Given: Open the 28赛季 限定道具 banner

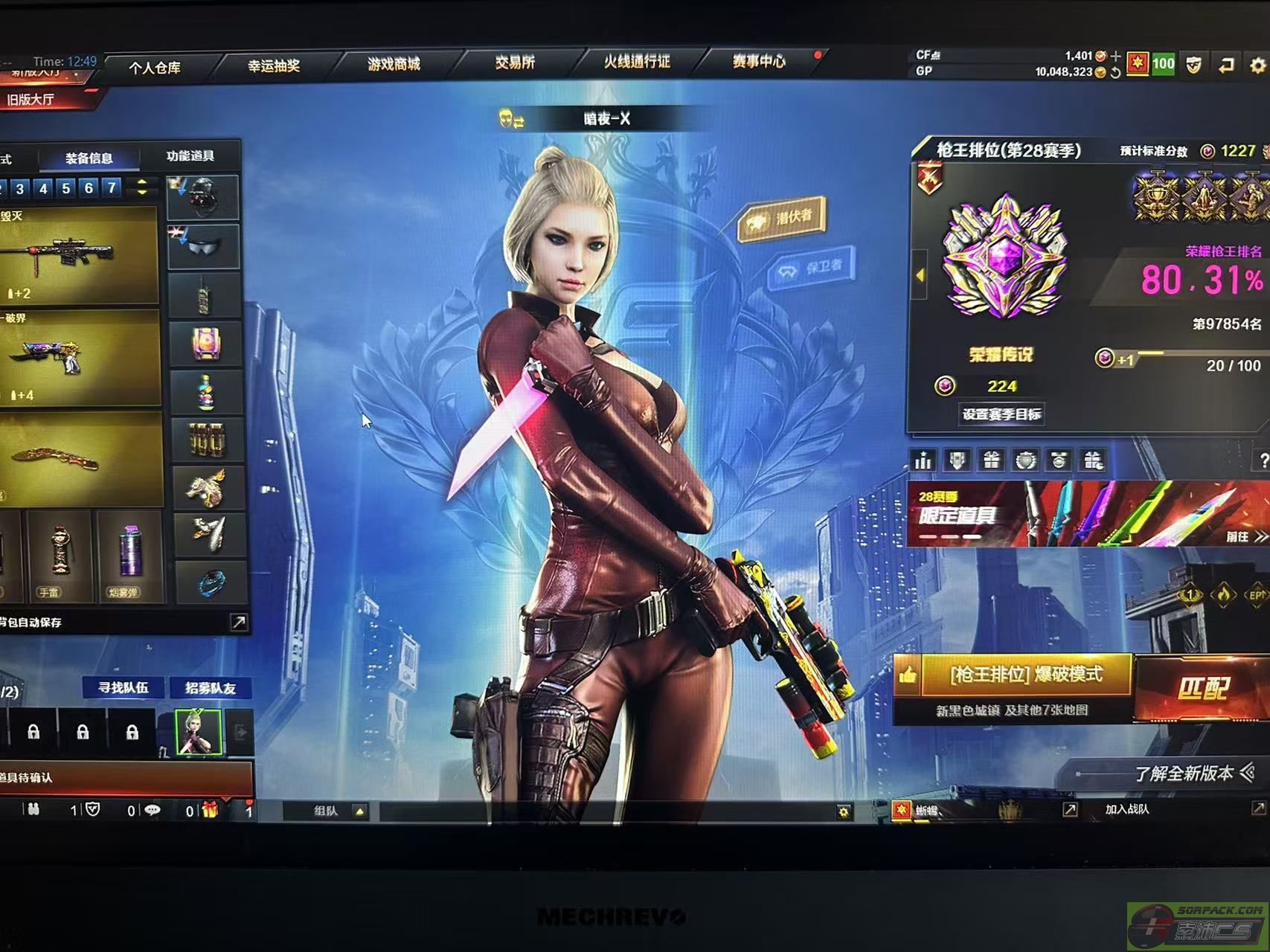Looking at the screenshot, I should [x=1086, y=514].
